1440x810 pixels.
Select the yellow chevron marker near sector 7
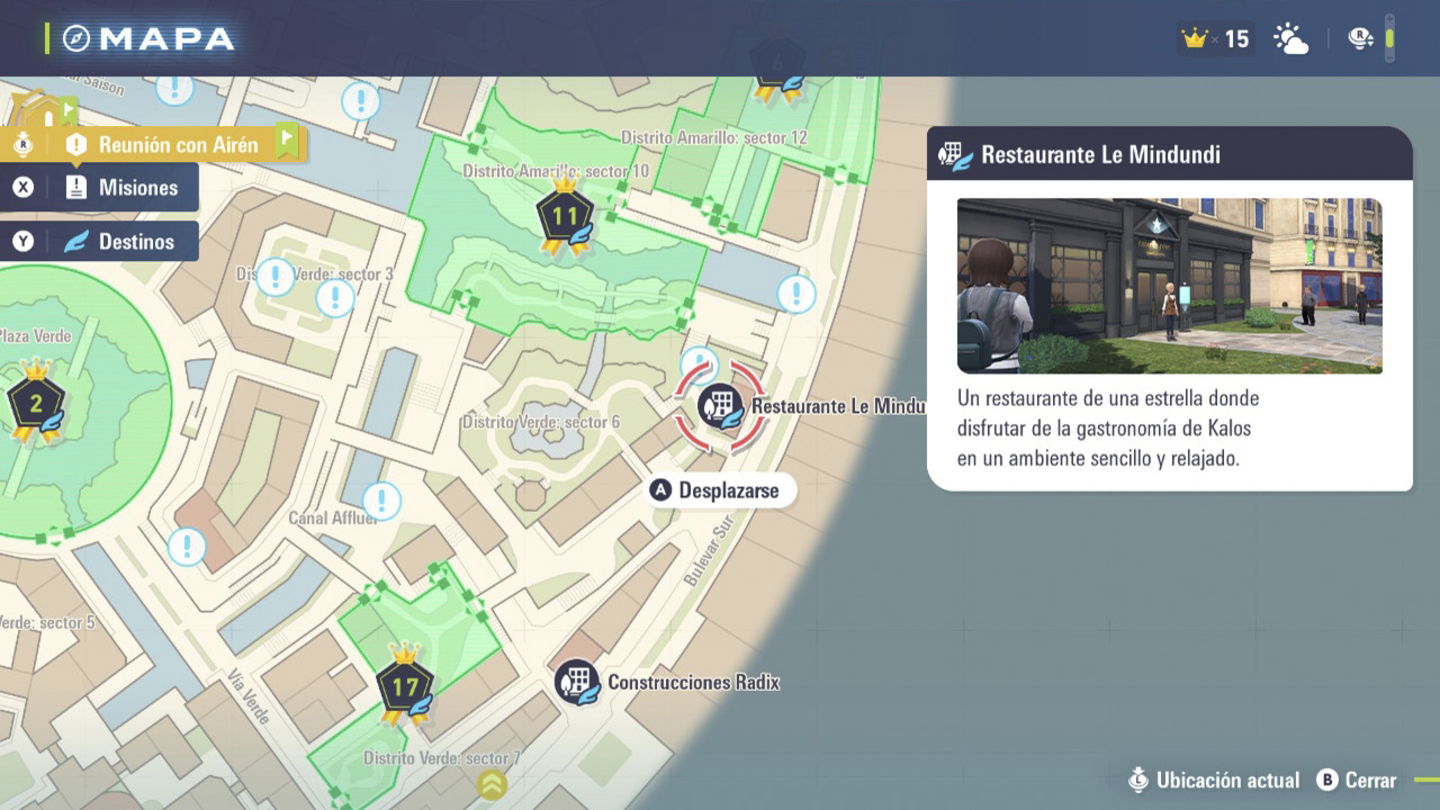[x=491, y=784]
